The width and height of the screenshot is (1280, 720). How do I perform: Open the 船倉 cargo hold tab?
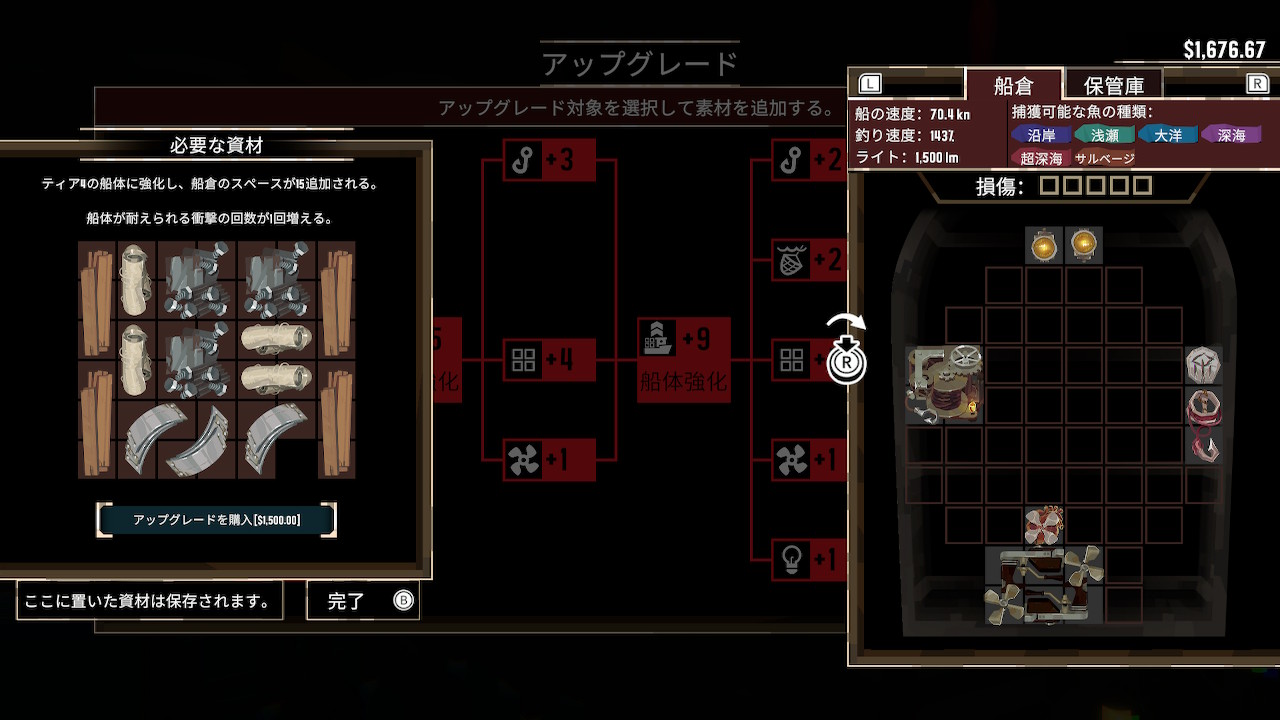coord(1012,85)
